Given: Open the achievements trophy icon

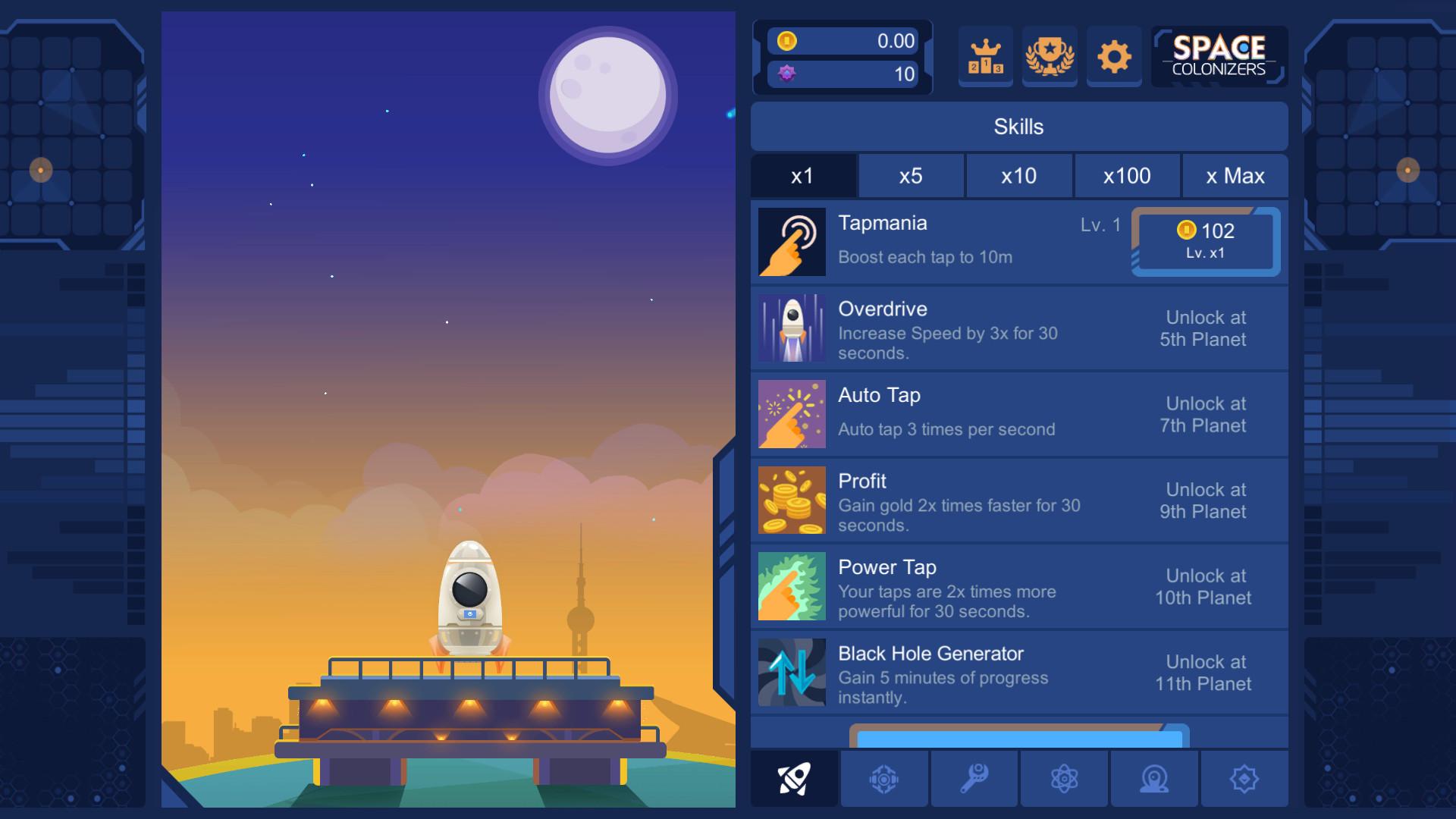Looking at the screenshot, I should [1050, 56].
